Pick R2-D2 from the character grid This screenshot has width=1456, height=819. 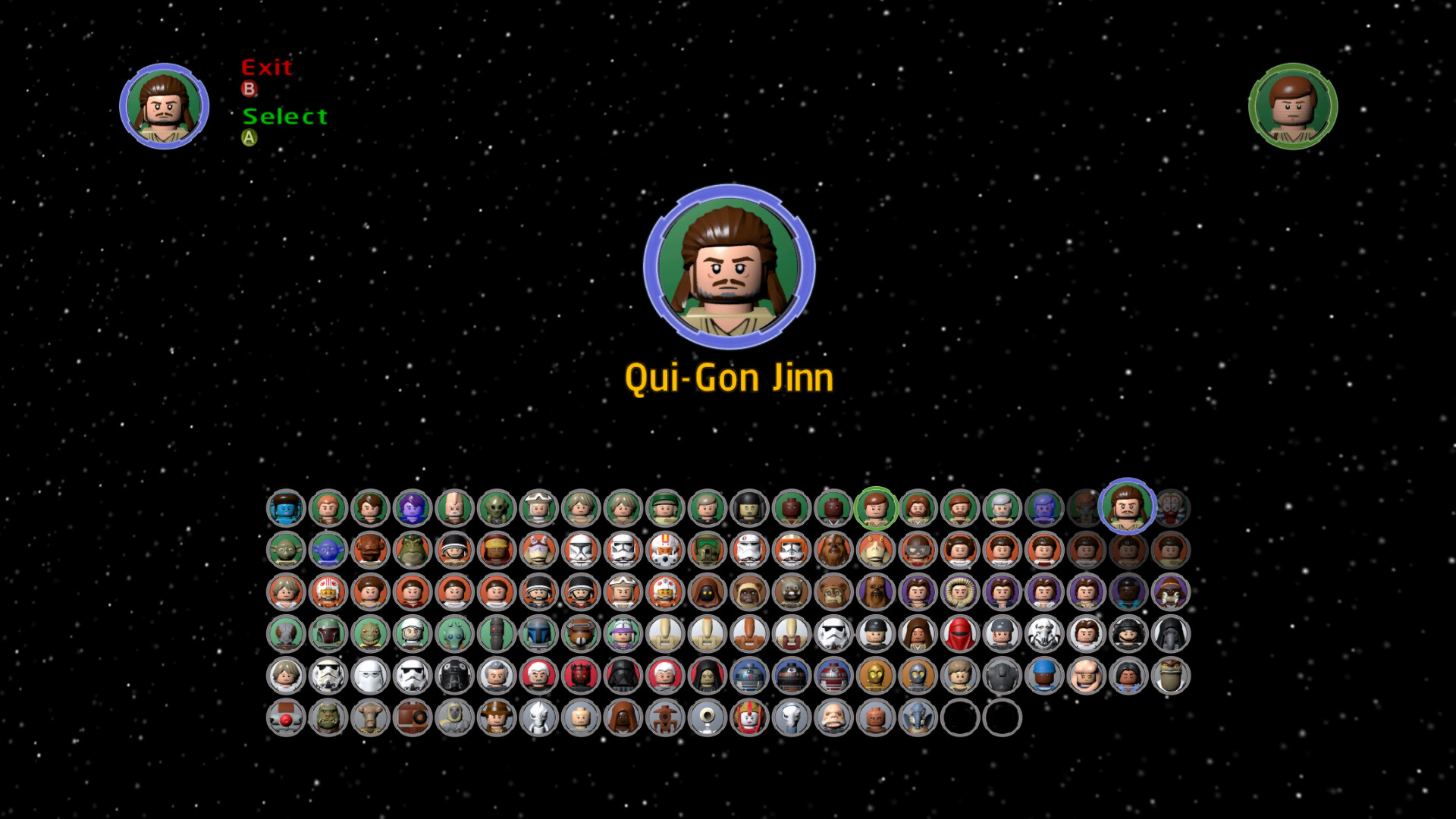coord(751,678)
